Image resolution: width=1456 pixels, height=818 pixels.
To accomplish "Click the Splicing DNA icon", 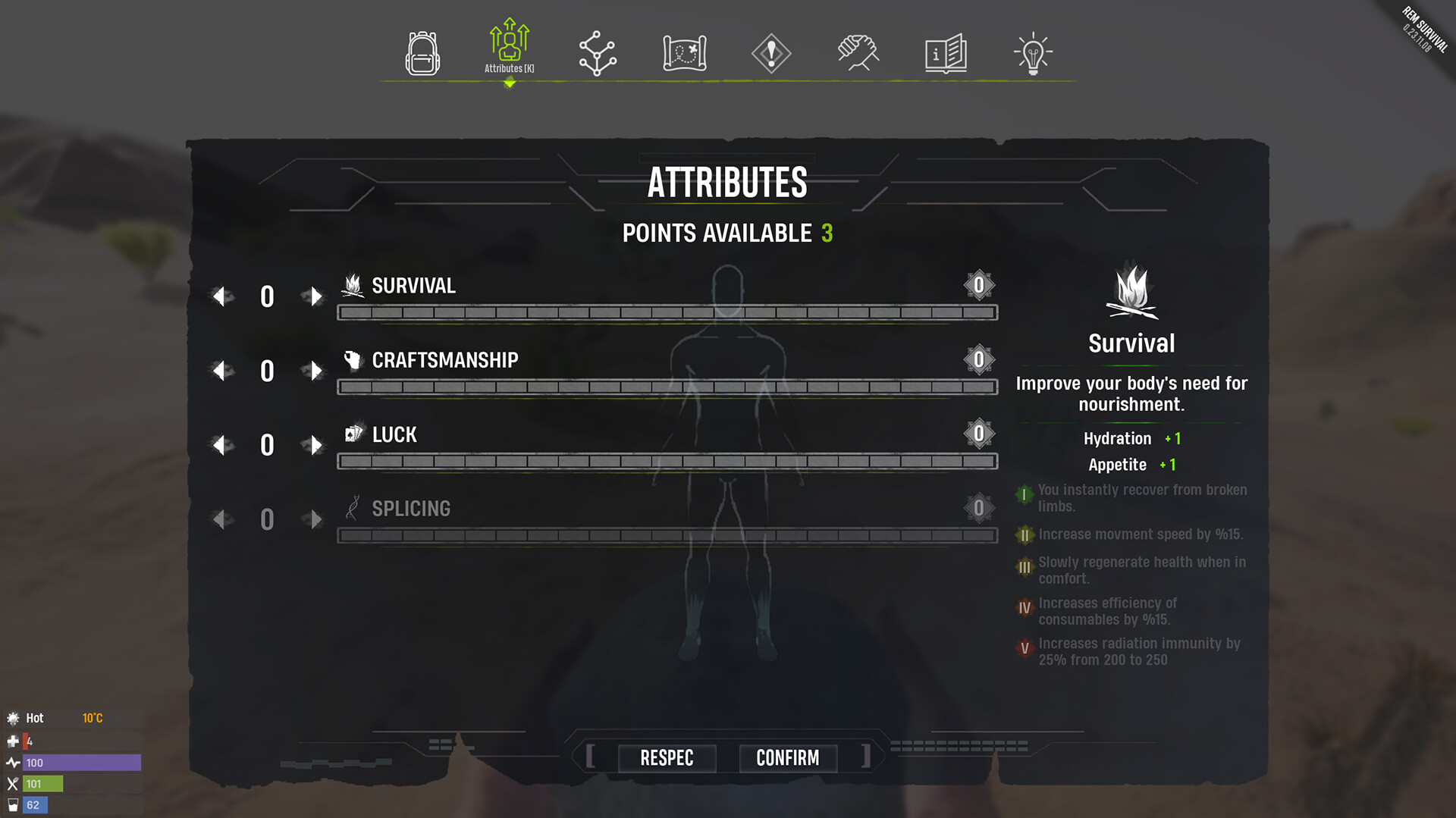I will [353, 507].
